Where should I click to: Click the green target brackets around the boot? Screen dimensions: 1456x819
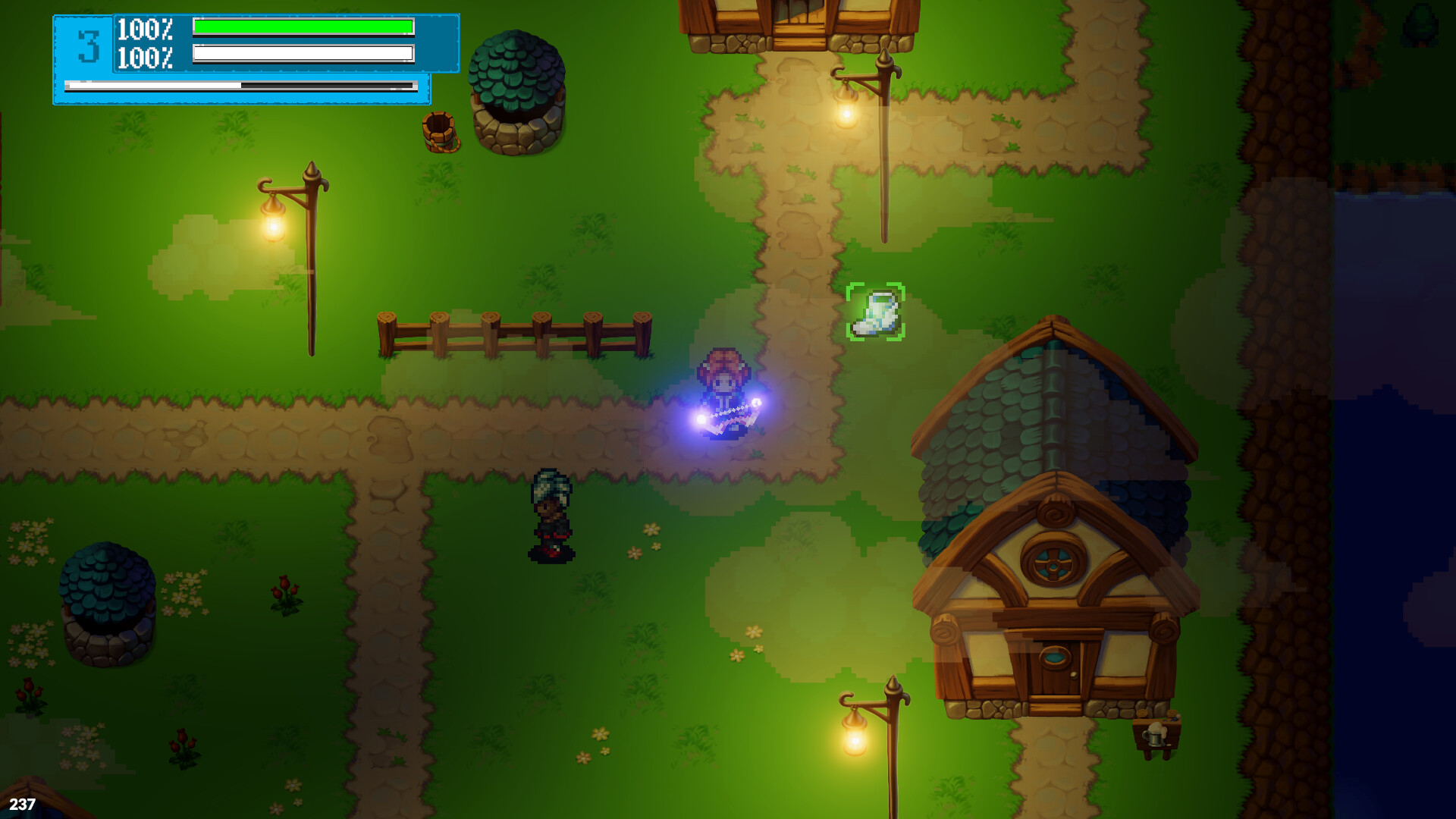click(853, 288)
